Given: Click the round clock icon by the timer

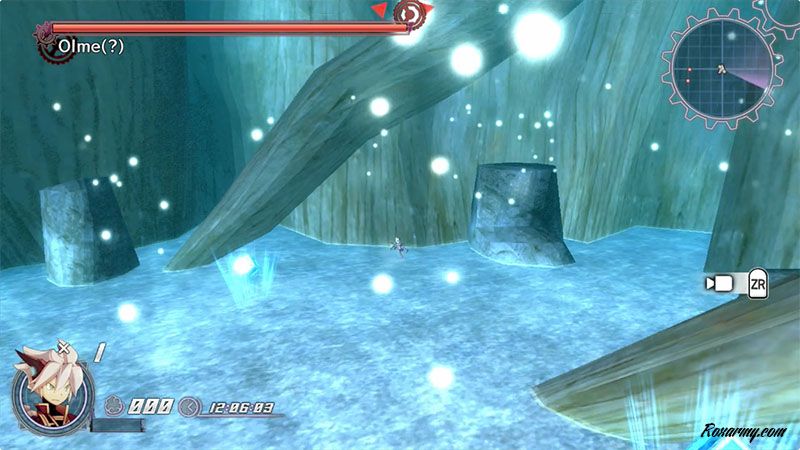Looking at the screenshot, I should pos(189,407).
